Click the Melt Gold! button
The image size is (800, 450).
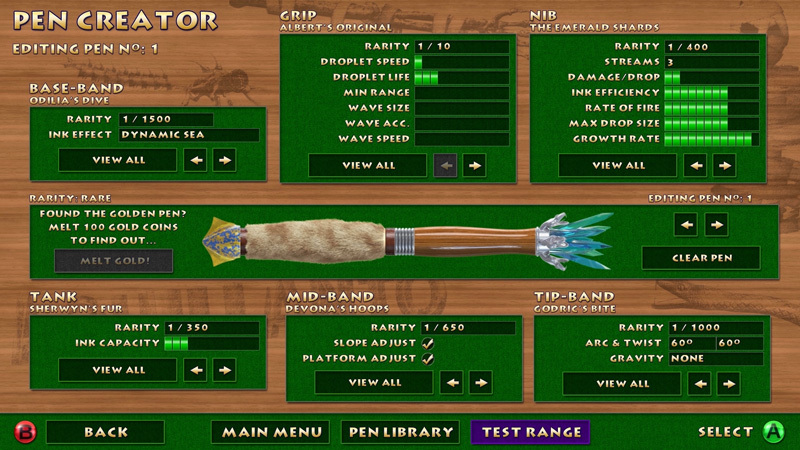coord(113,260)
